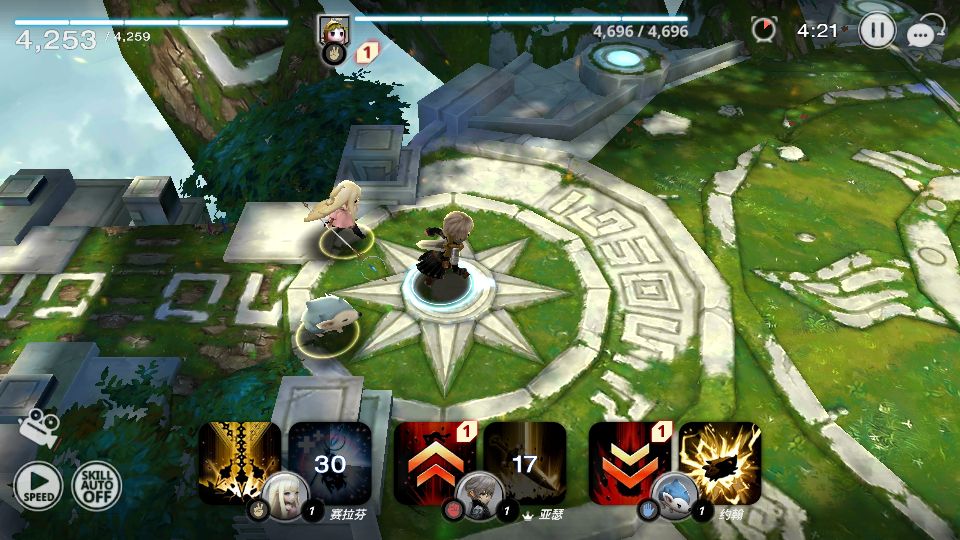Select the skill on cooldown showing 17
960x540 pixels.
[x=525, y=462]
